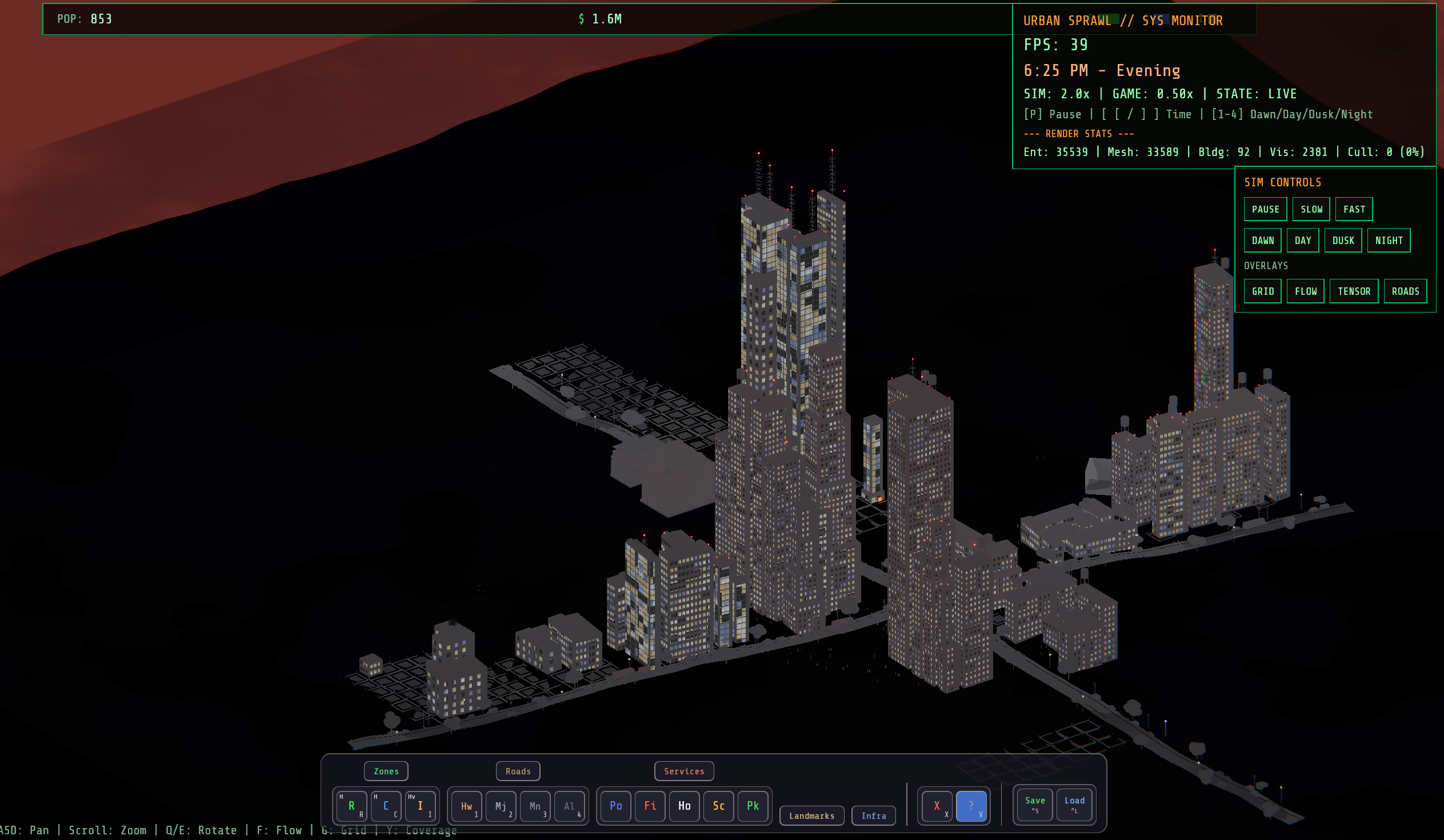1444x840 pixels.
Task: Pick the industrial I zone tool
Action: click(420, 806)
